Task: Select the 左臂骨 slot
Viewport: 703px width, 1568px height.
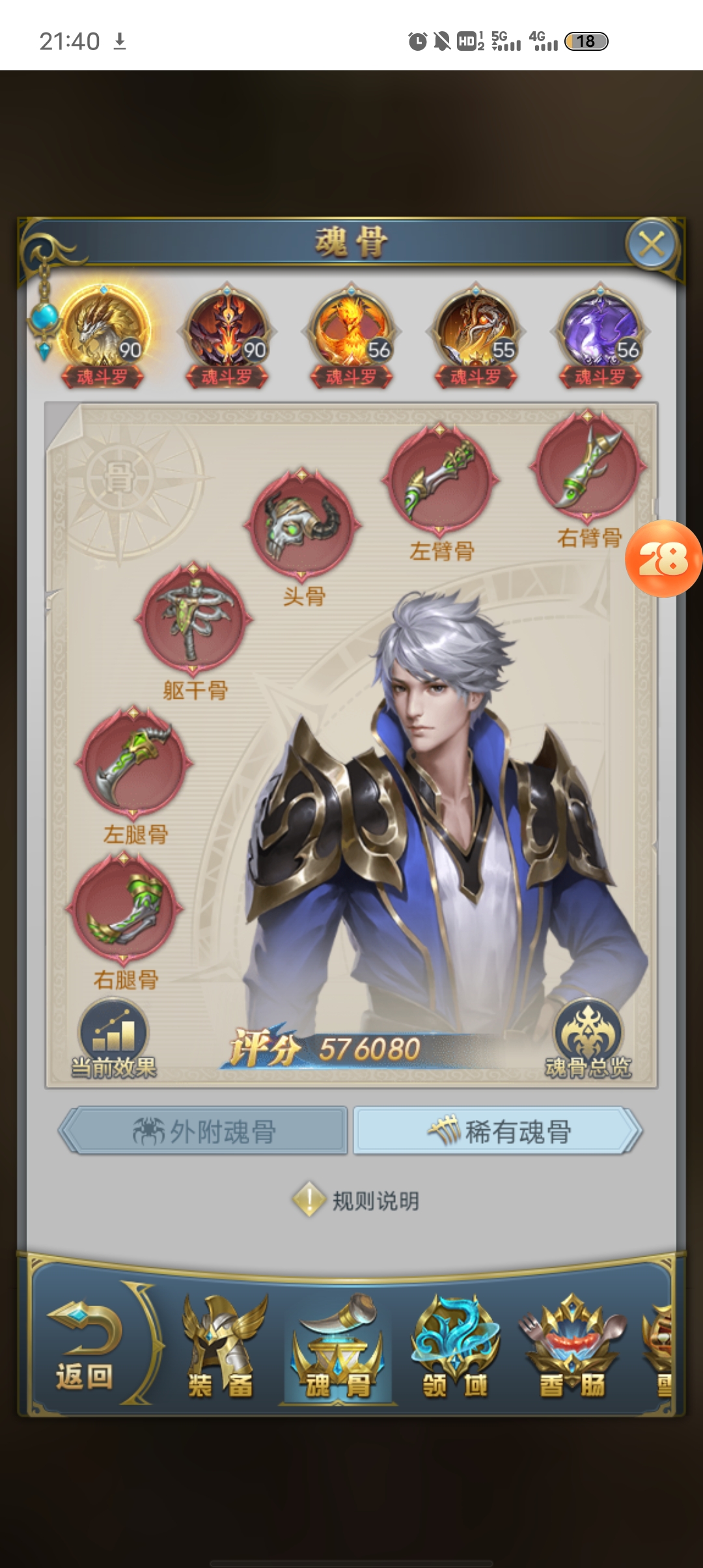Action: [441, 480]
